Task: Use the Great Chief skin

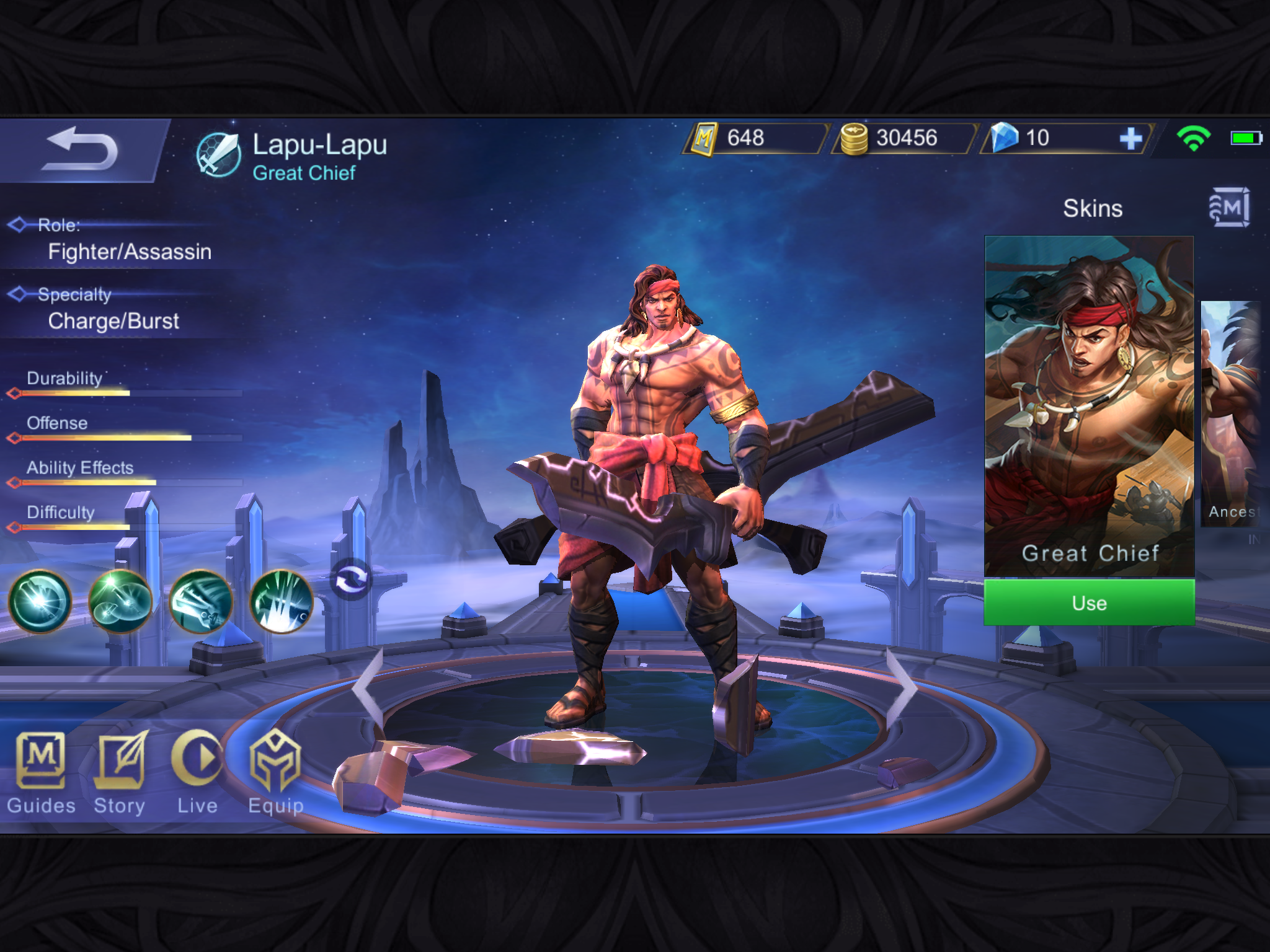Action: 1089,603
